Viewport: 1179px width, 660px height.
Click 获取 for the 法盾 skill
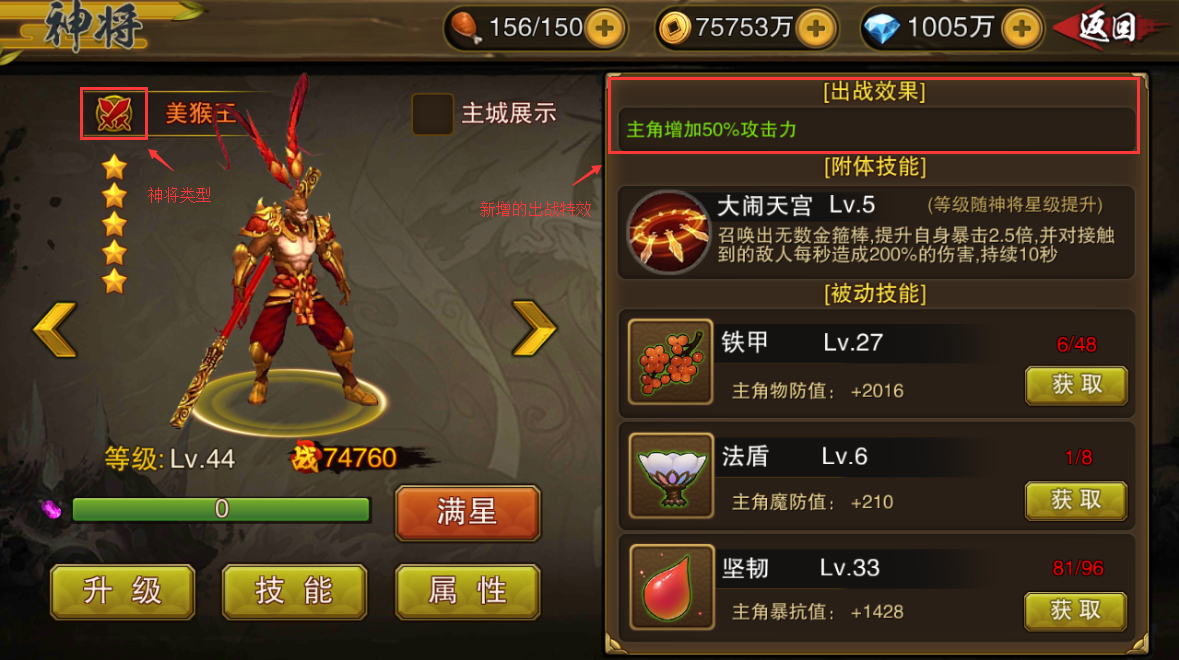click(x=1076, y=499)
